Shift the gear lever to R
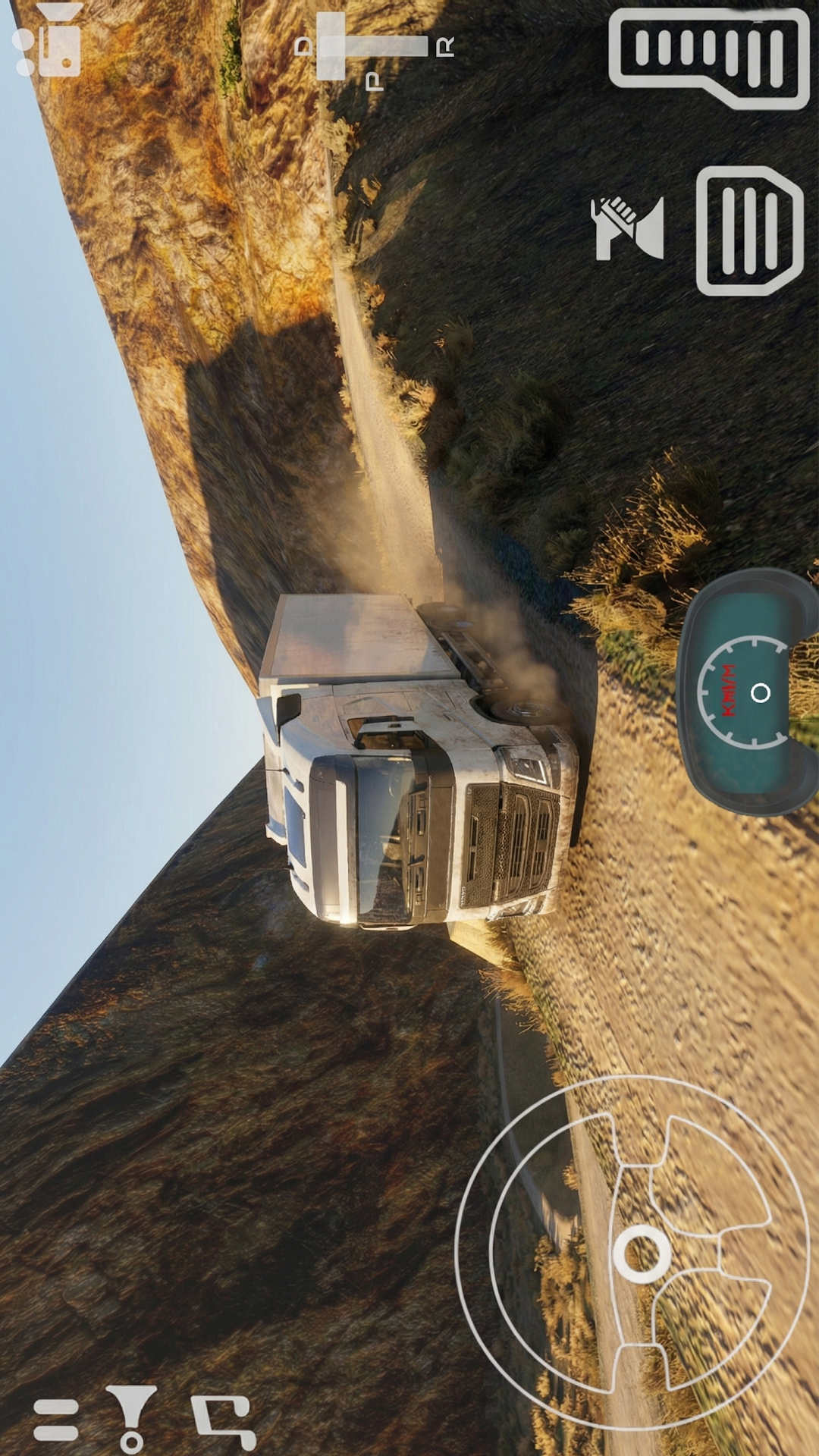Screen dimensions: 819x1456 pyautogui.click(x=444, y=47)
